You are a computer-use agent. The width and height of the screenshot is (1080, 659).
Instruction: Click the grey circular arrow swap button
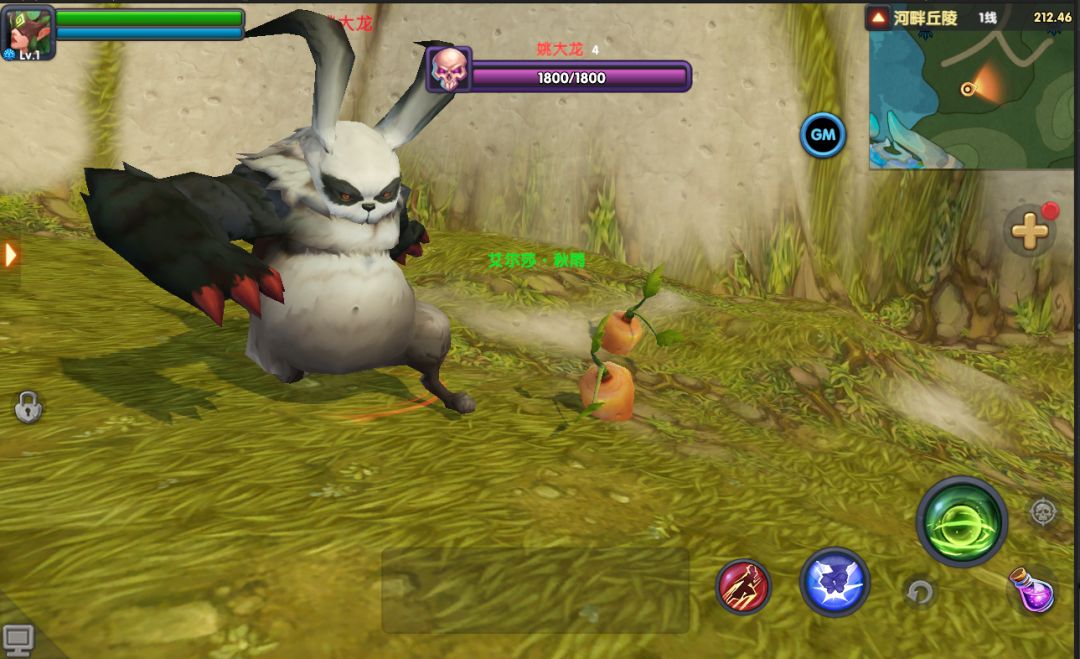click(919, 592)
